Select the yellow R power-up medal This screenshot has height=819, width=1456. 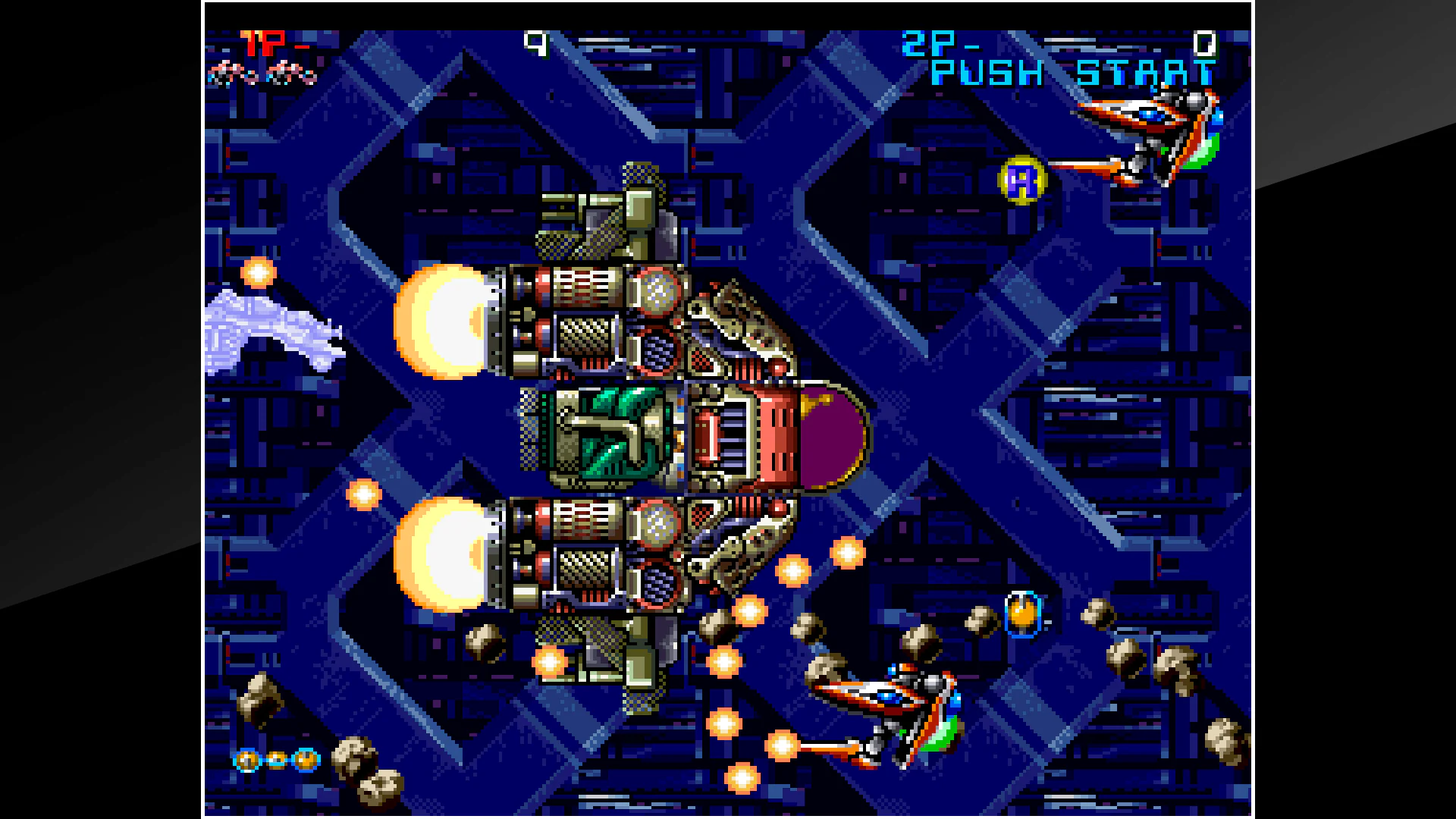[x=1023, y=180]
